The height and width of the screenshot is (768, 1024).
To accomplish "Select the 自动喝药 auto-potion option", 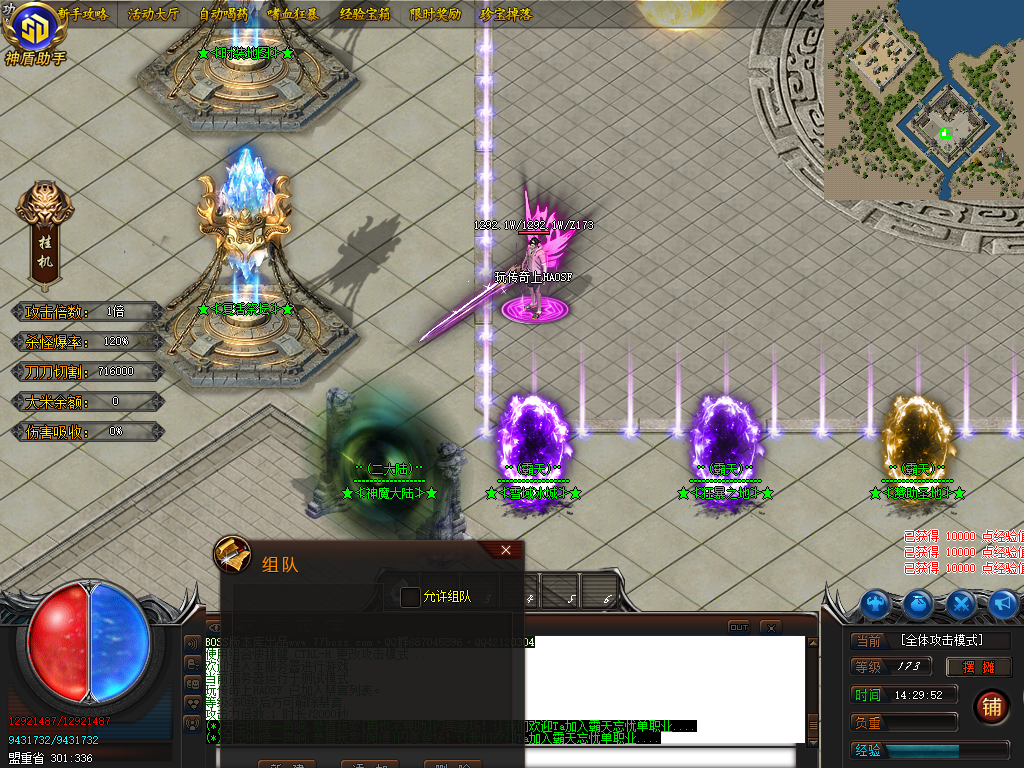I will pos(224,14).
